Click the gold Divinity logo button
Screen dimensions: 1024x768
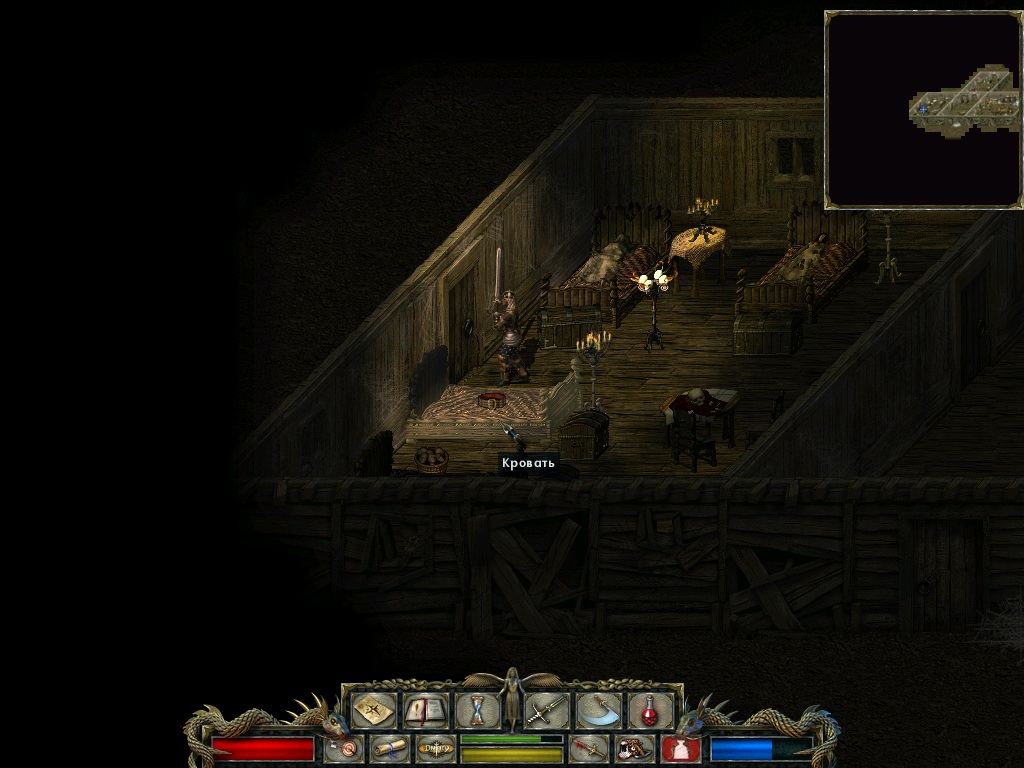click(x=435, y=748)
